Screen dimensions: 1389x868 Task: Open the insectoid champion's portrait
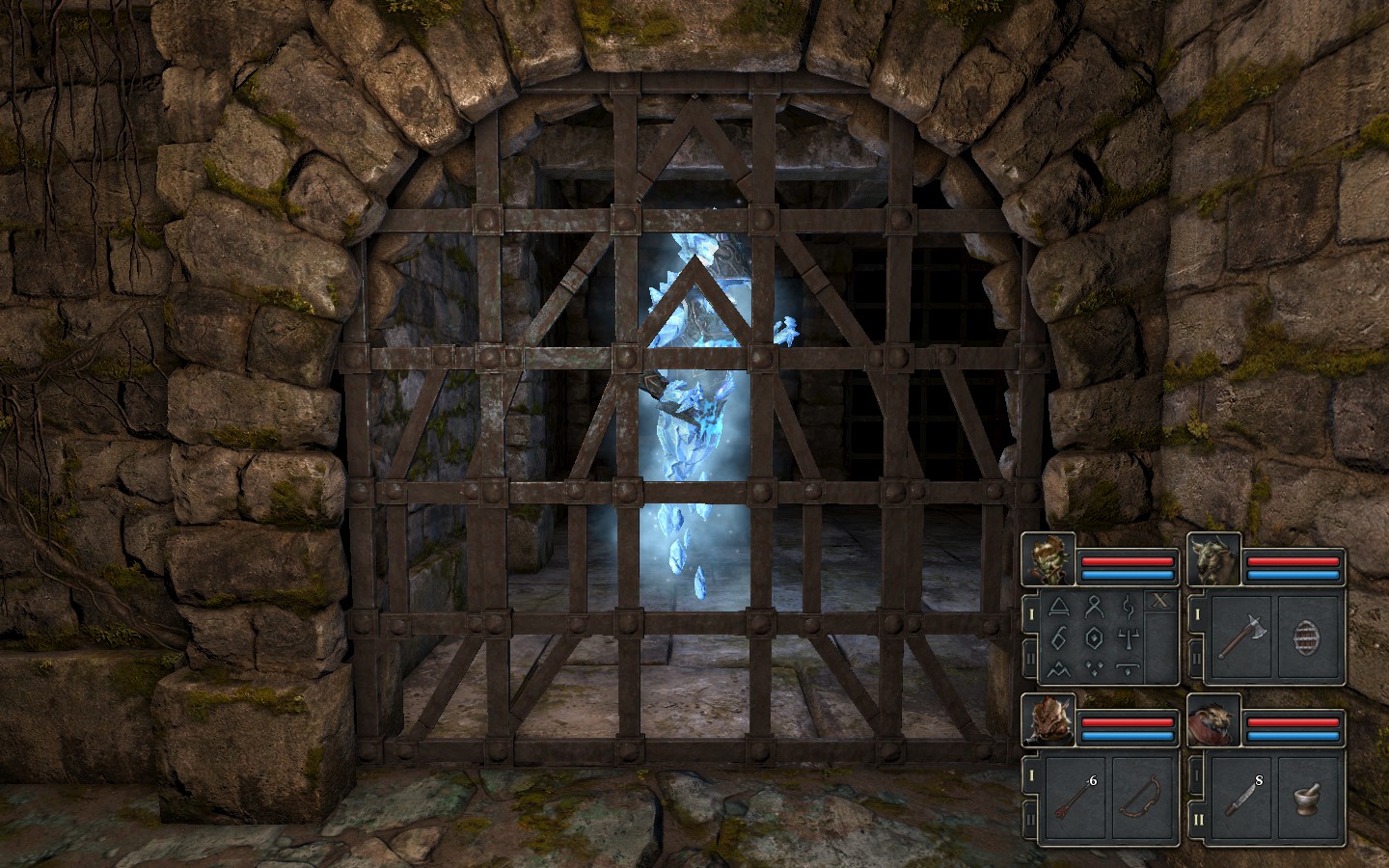point(1048,558)
